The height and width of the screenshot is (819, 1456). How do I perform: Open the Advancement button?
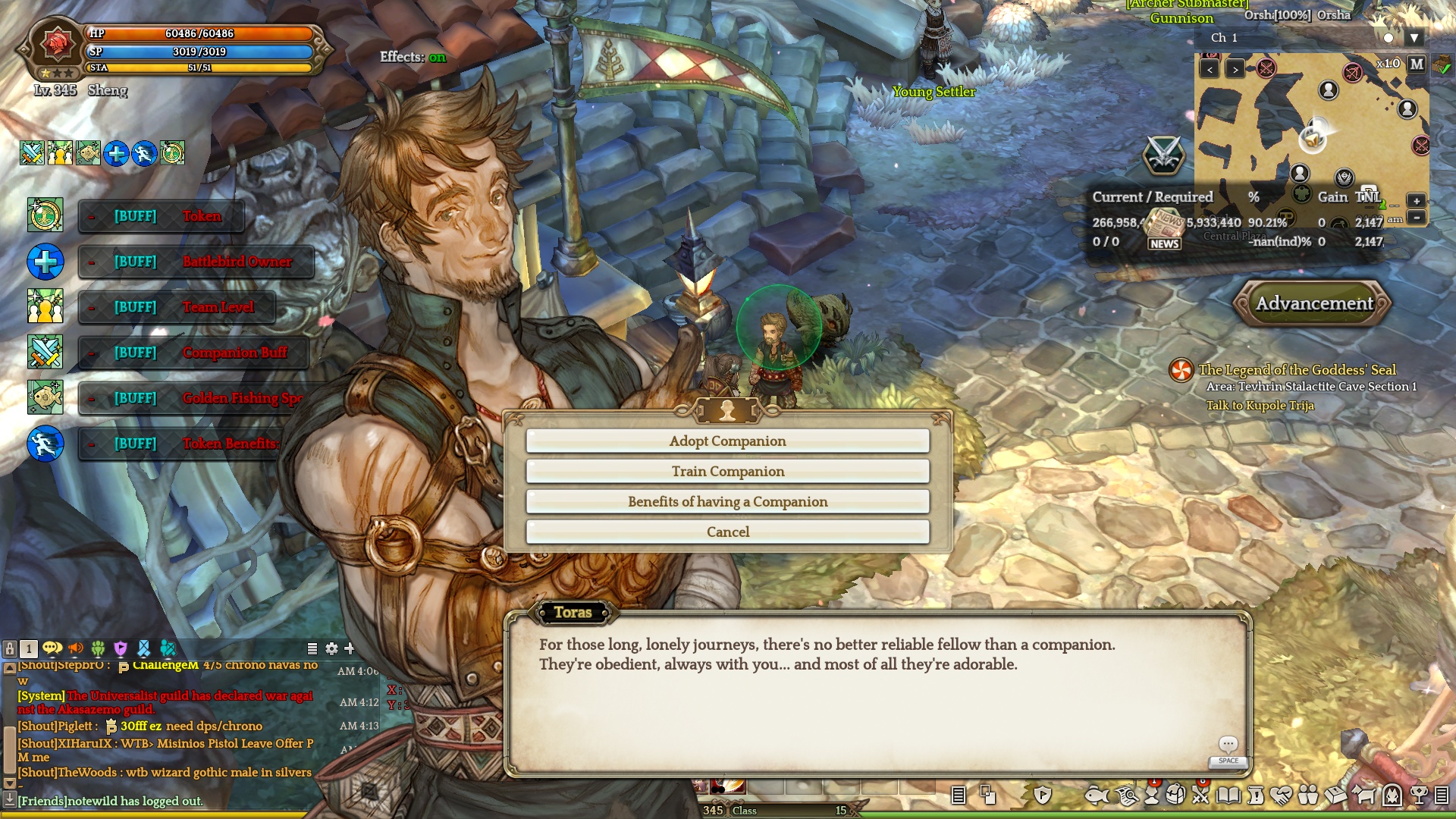tap(1313, 303)
